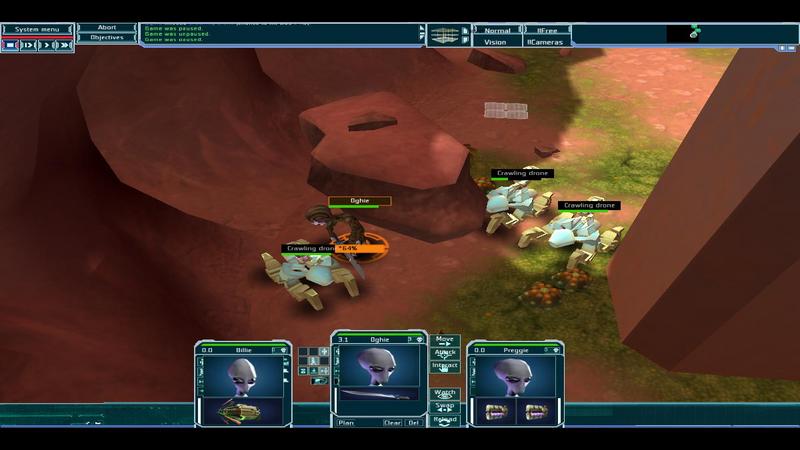Set the fastest game speed
The width and height of the screenshot is (800, 450).
(x=65, y=45)
